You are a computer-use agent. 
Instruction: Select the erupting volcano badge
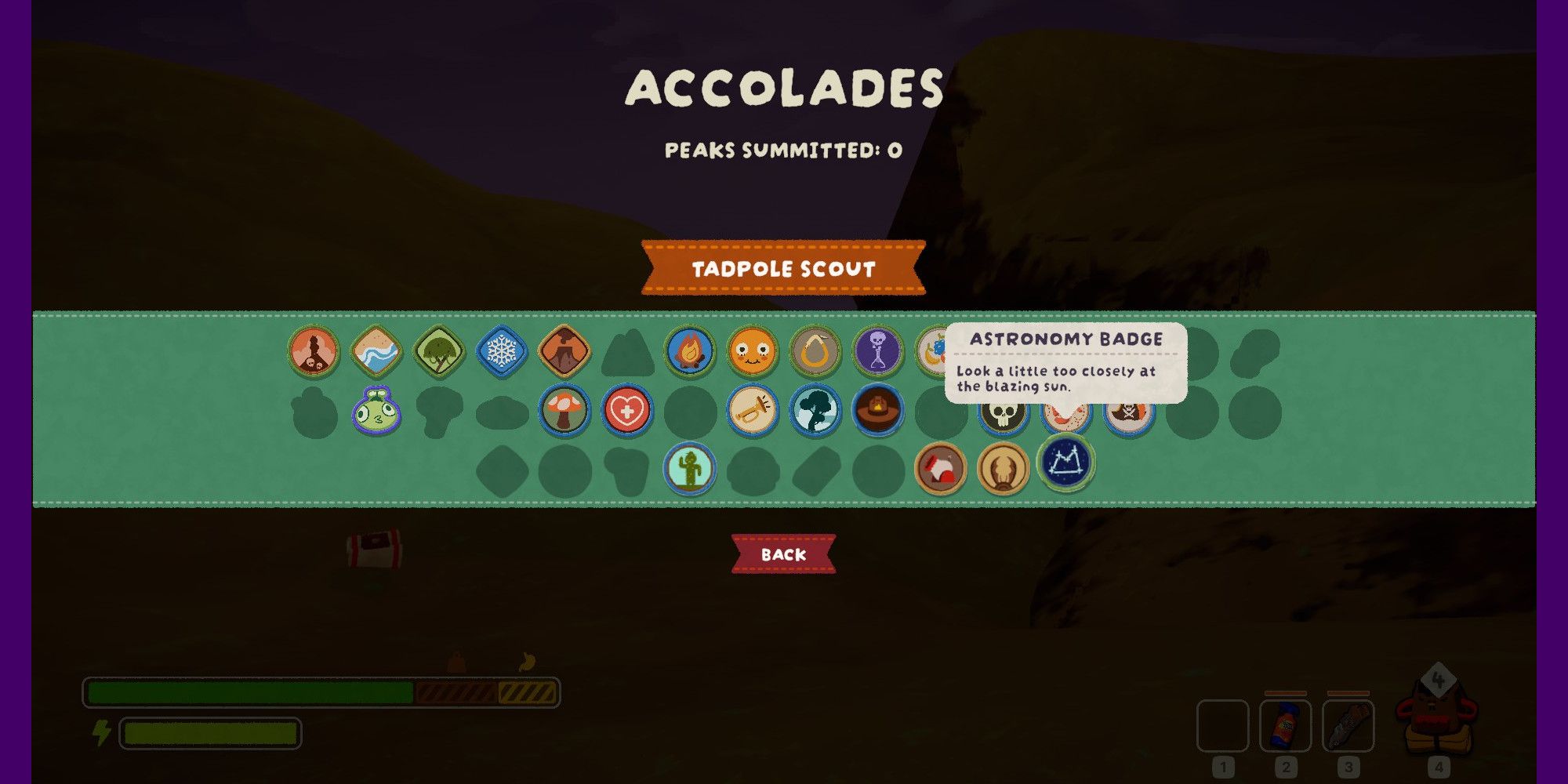point(564,351)
